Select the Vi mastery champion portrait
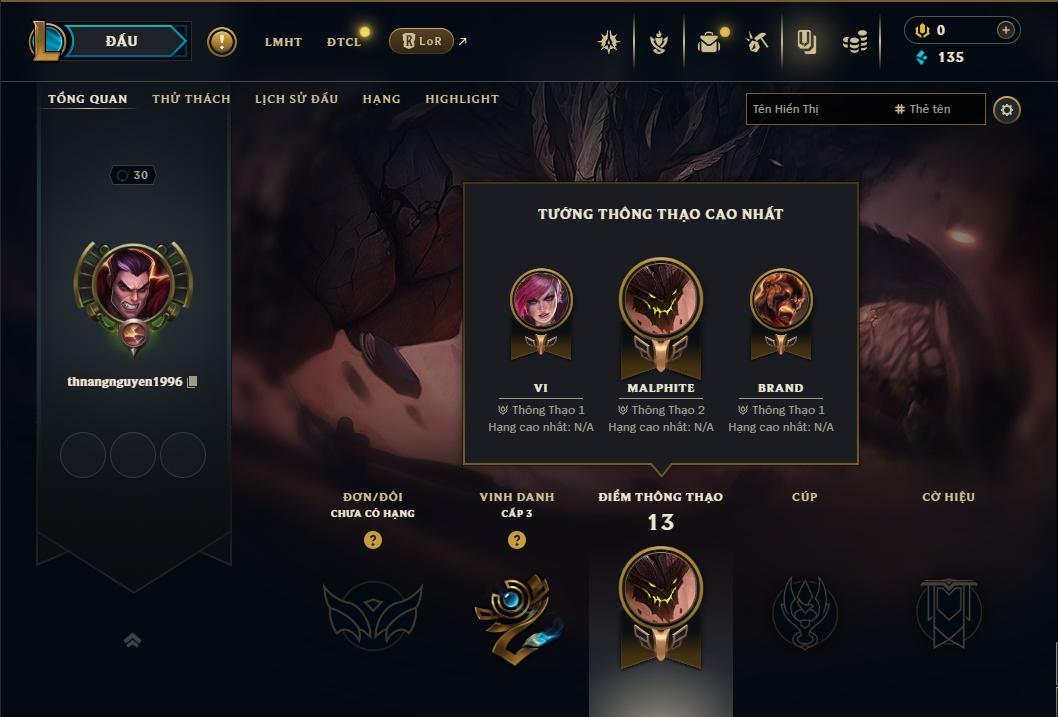1058x717 pixels. [x=541, y=299]
